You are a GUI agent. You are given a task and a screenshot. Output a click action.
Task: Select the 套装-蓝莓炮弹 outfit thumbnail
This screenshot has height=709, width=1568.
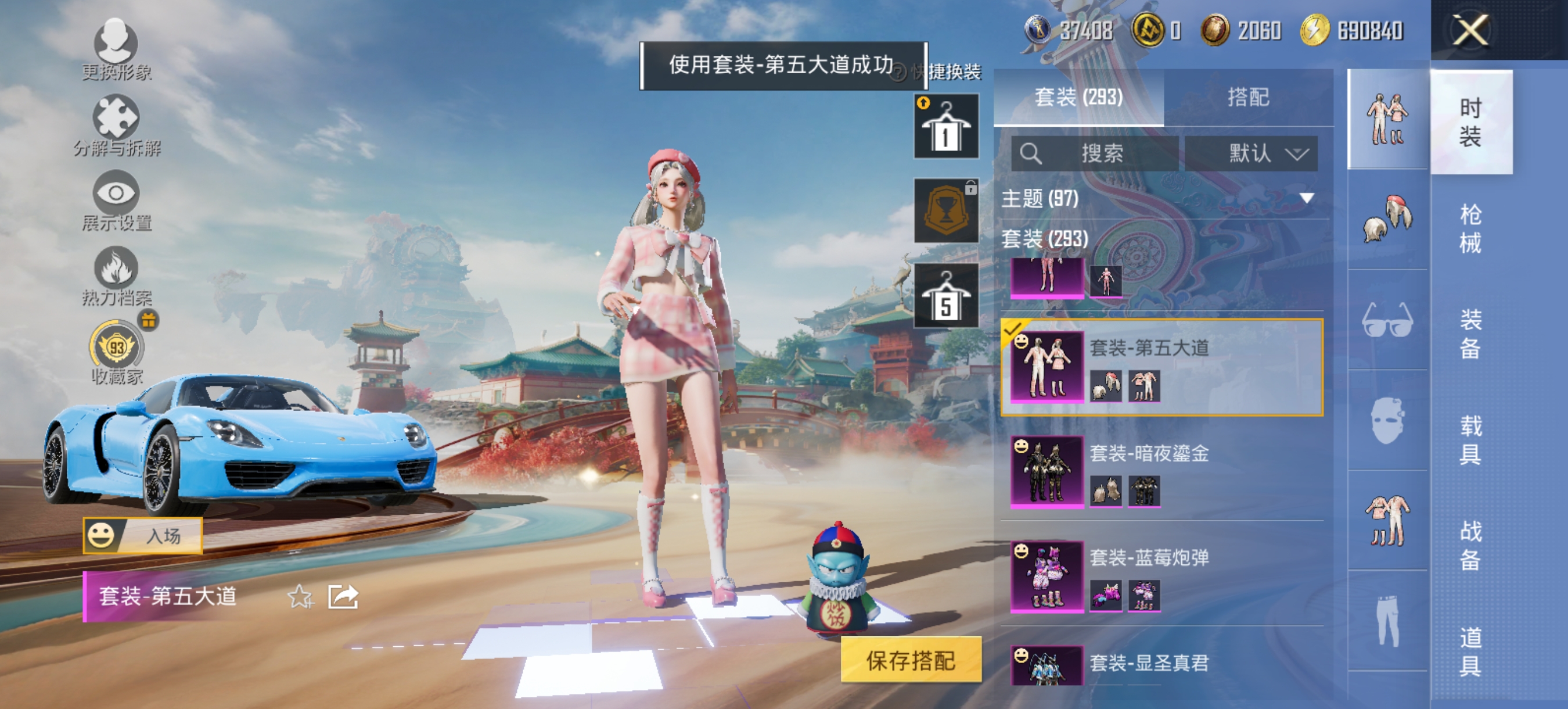click(1048, 579)
